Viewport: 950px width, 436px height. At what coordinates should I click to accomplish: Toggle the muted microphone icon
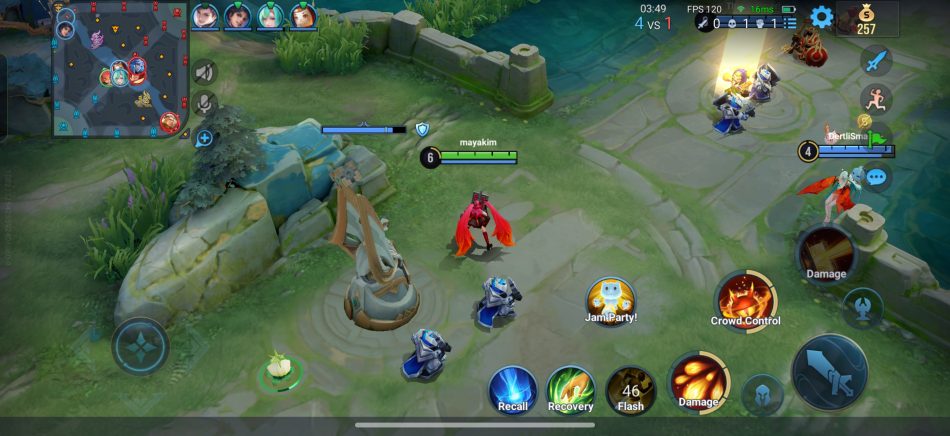(205, 104)
